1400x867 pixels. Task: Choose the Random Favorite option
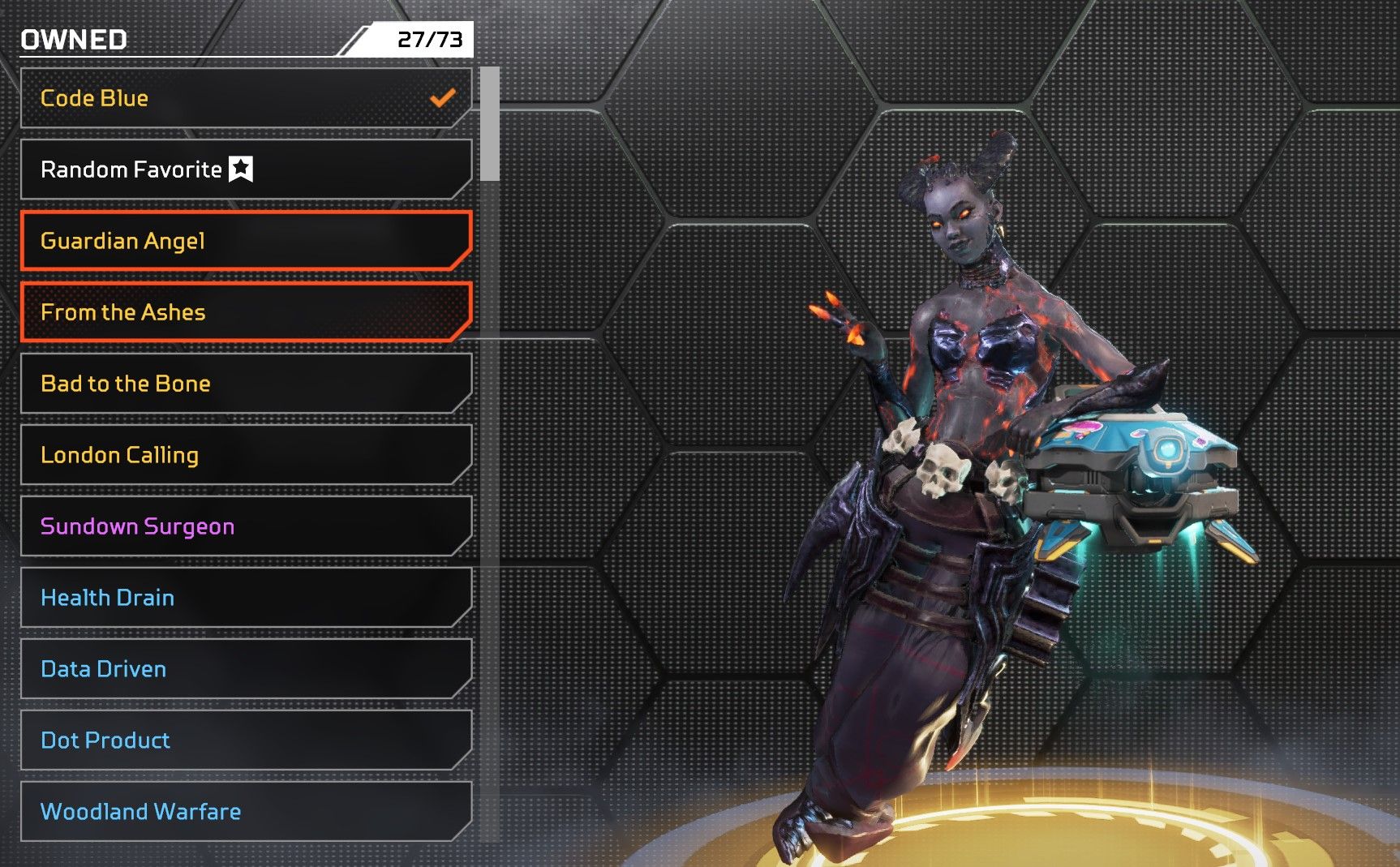[x=245, y=170]
